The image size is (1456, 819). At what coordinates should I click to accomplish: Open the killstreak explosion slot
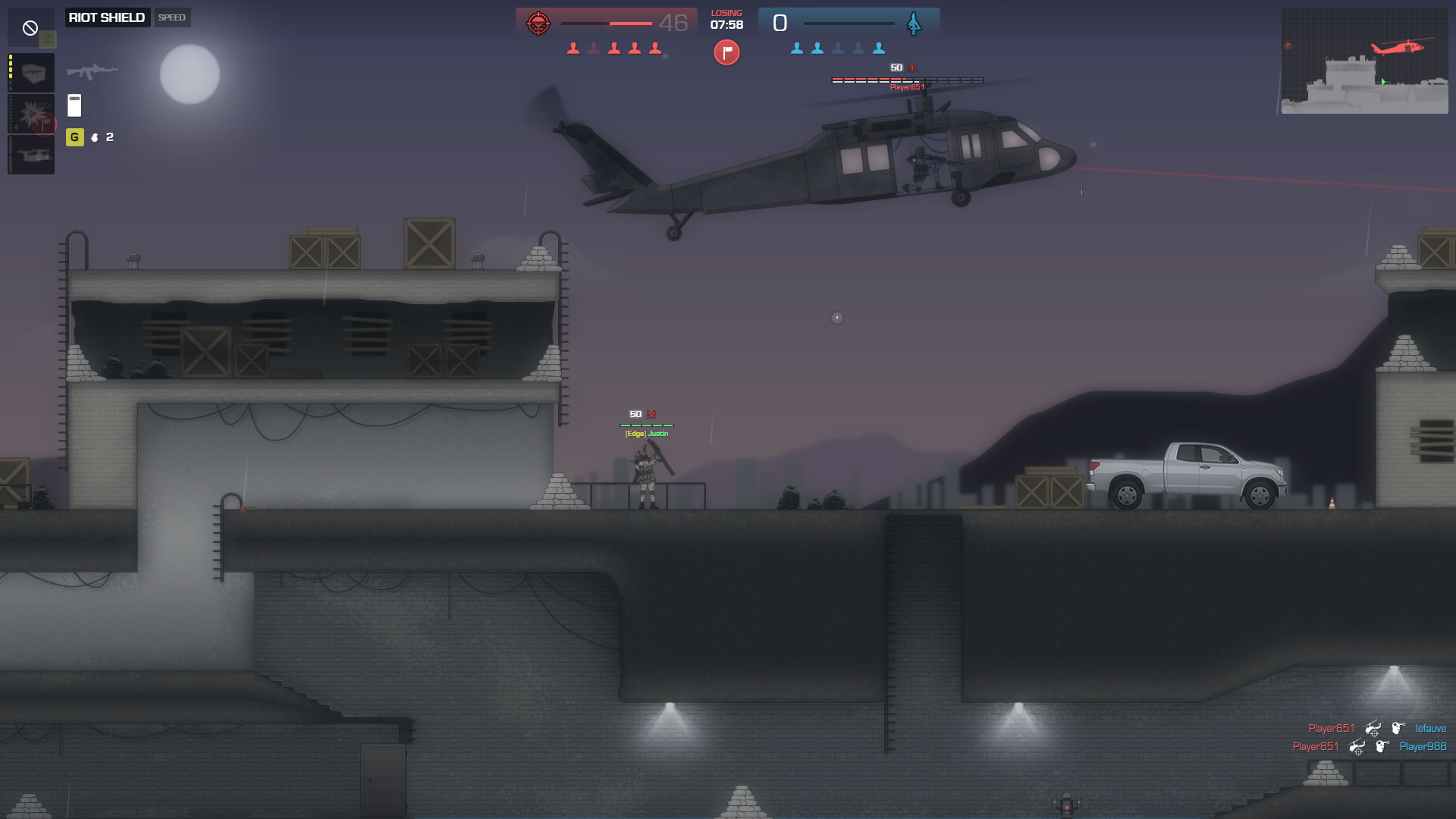tap(31, 114)
